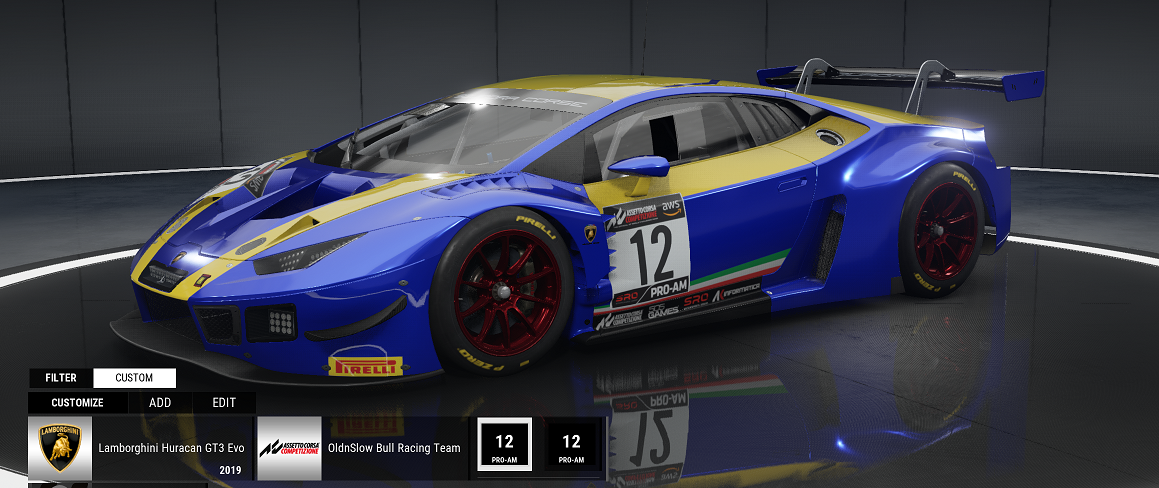Toggle the CUSTOM filter option
This screenshot has height=488, width=1159.
[x=134, y=378]
